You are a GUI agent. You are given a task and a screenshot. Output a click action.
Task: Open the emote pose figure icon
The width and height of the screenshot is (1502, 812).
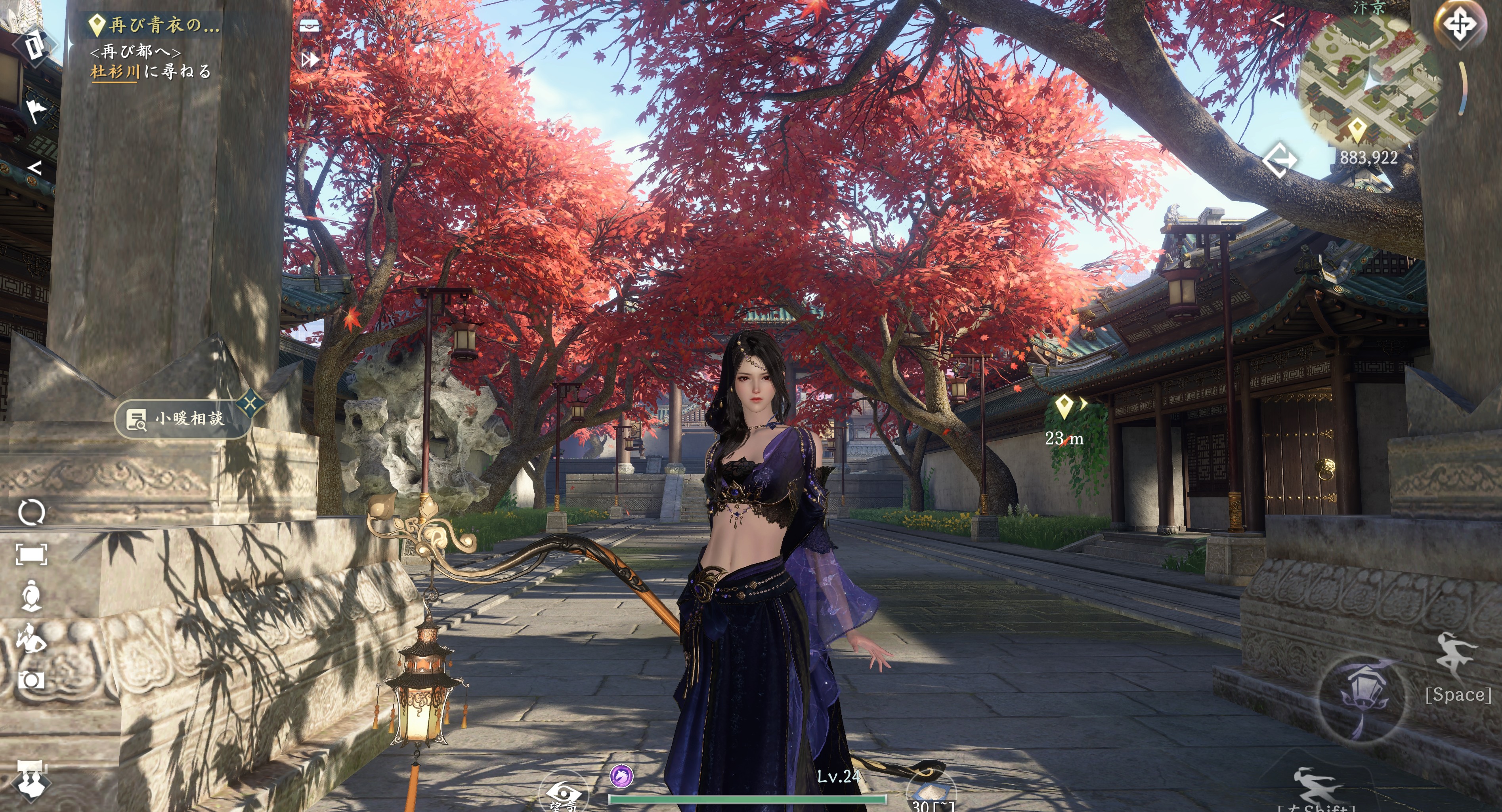[31, 639]
